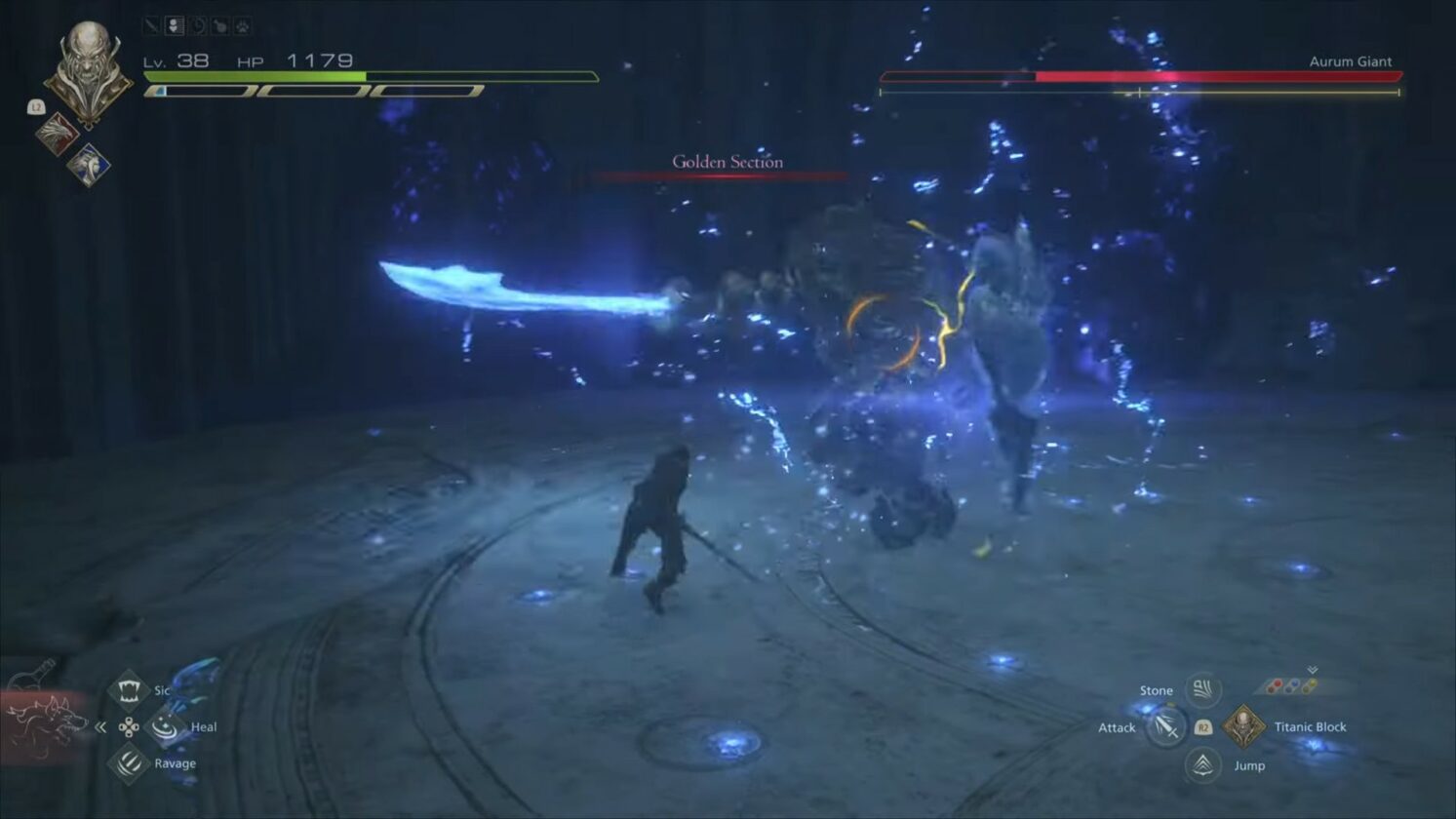Click the L2 button prompt badge
The image size is (1456, 819).
[36, 107]
